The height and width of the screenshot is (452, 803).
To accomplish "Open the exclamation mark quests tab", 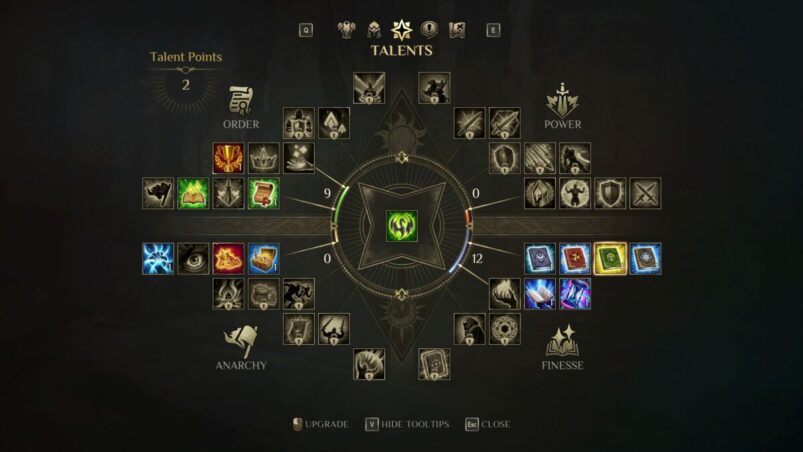I will tap(430, 29).
